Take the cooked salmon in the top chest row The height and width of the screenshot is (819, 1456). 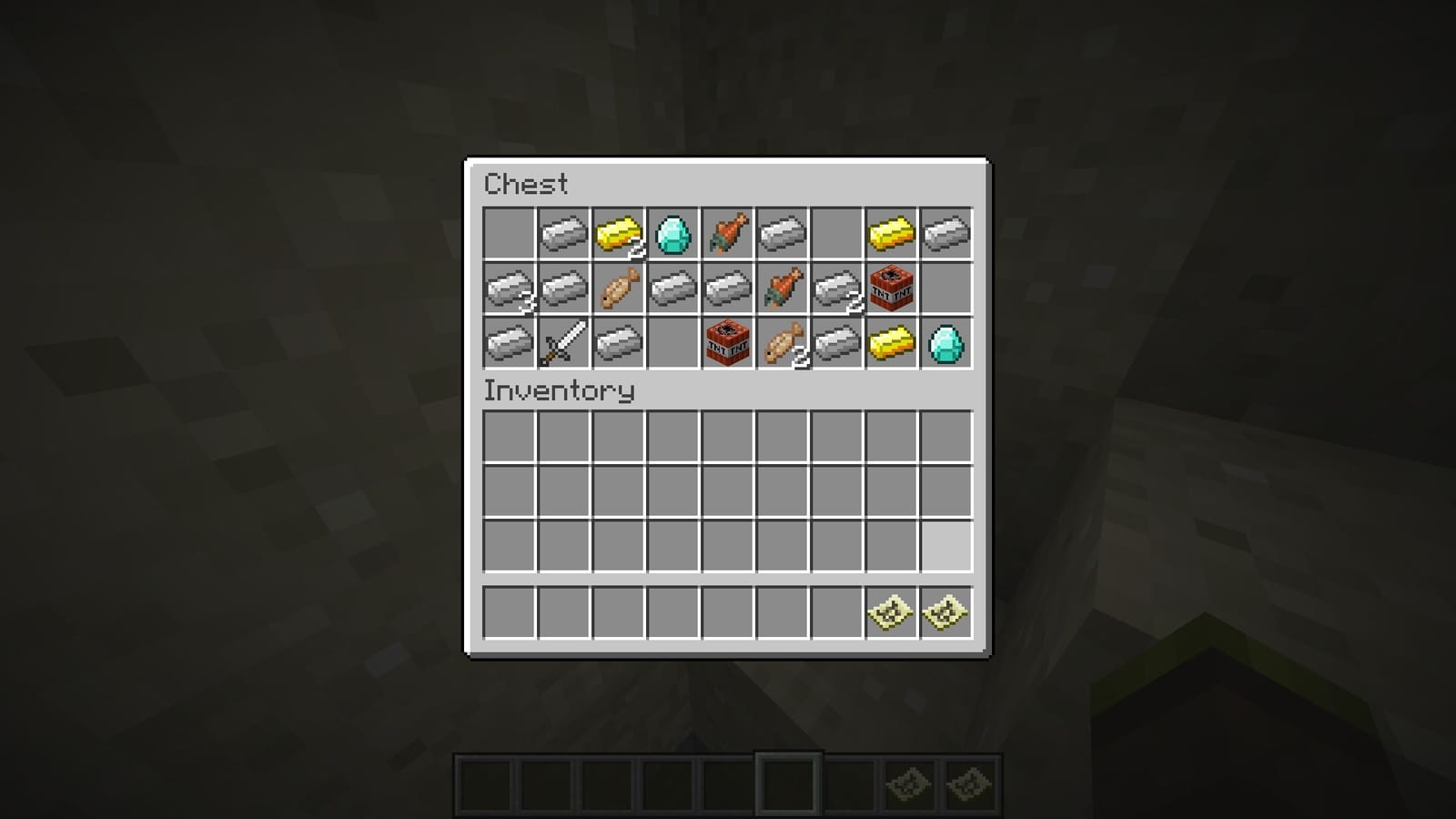click(727, 233)
